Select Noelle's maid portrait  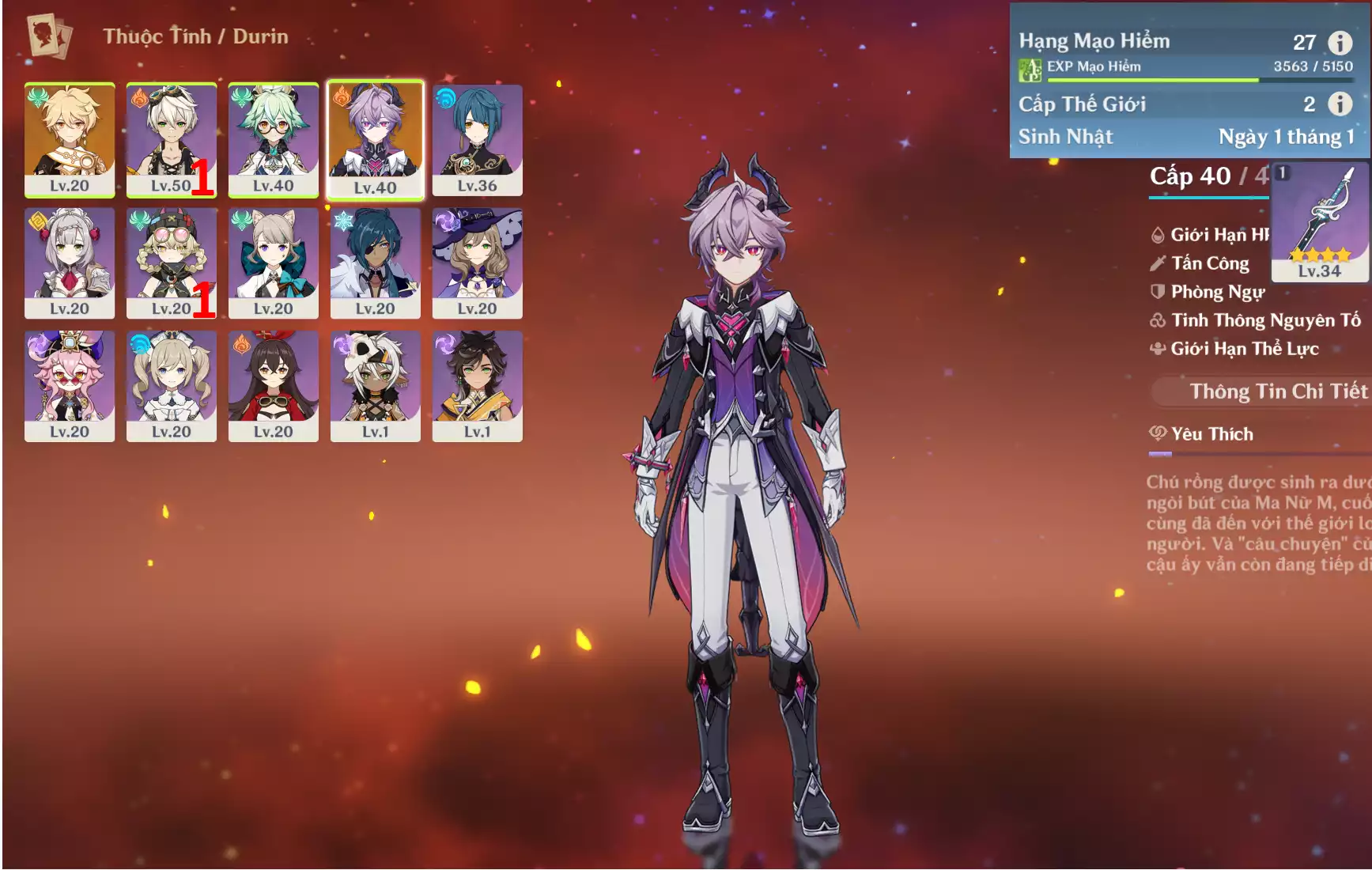tap(70, 263)
